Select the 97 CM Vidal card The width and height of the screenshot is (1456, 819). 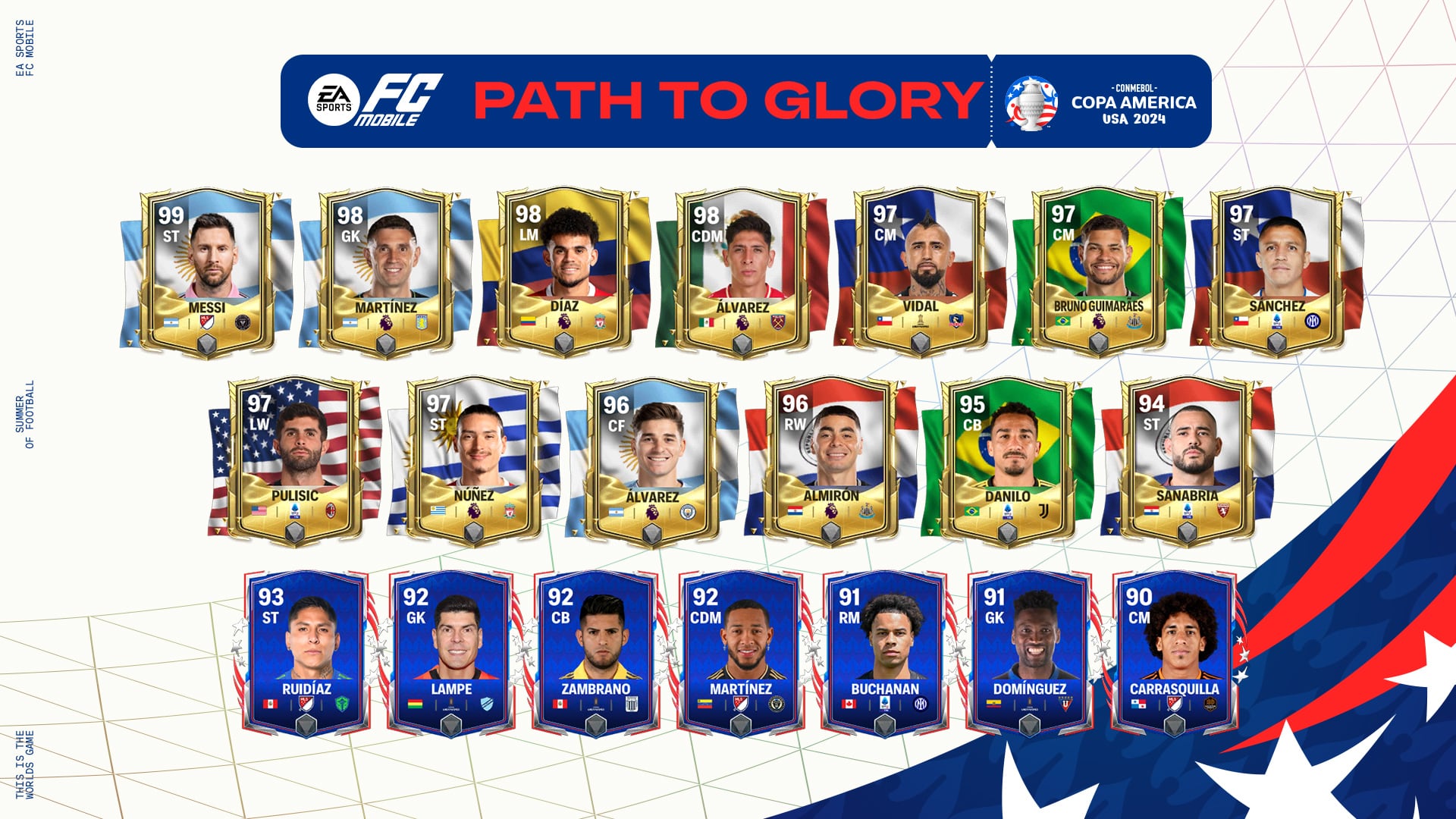tap(921, 273)
